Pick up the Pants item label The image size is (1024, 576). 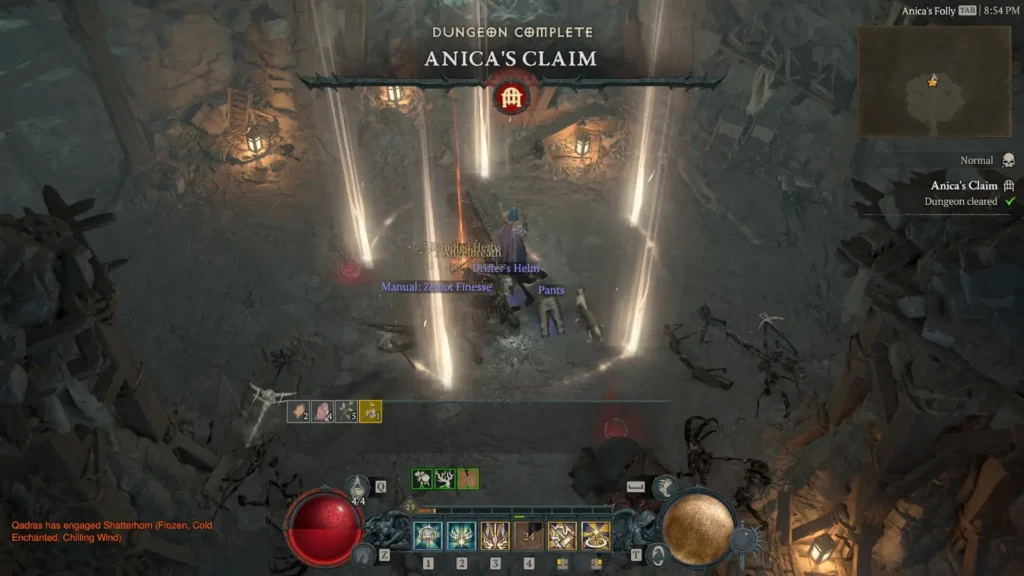coord(551,291)
